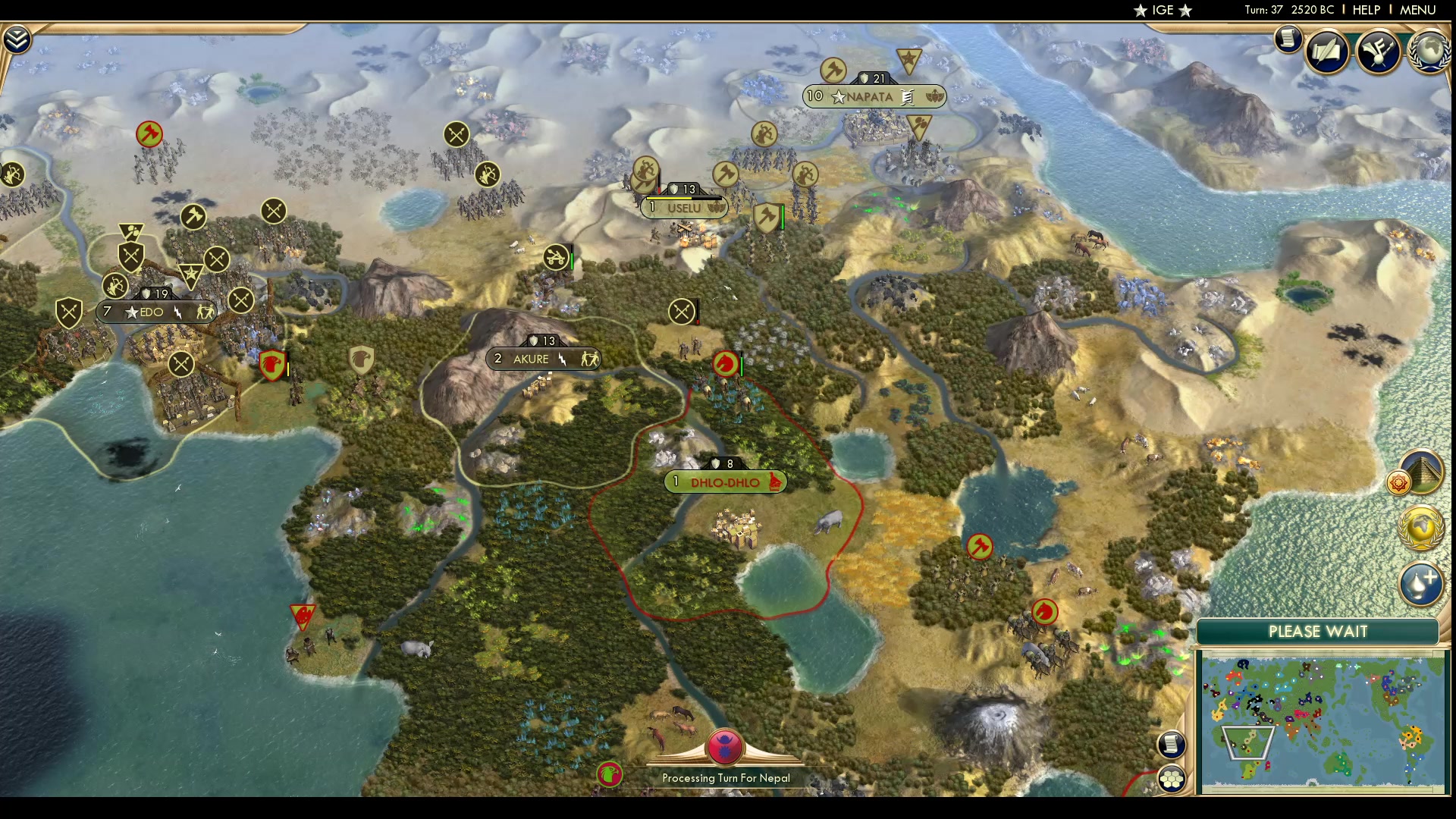Toggle the green parrot unit icon

[x=611, y=776]
